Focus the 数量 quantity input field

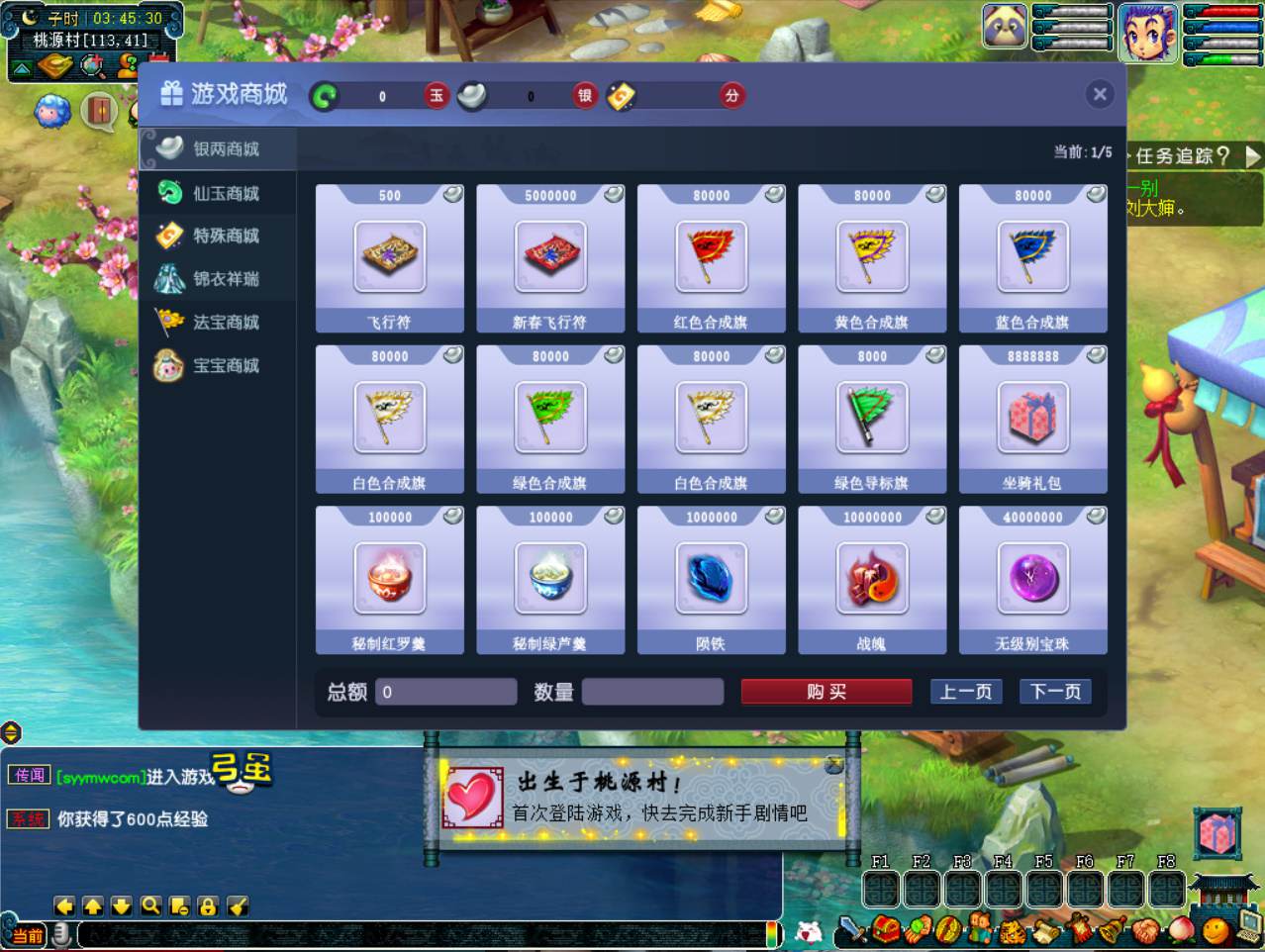point(652,692)
